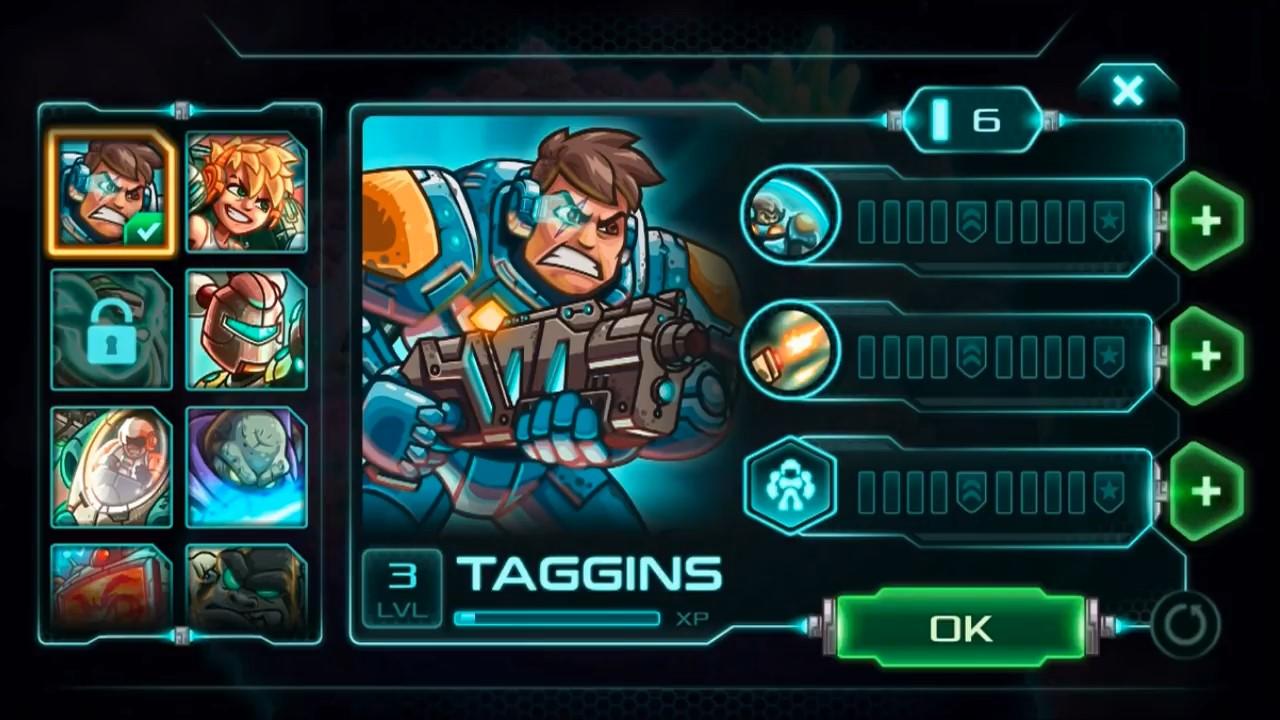Select the astronaut mech hero portrait

click(x=111, y=467)
